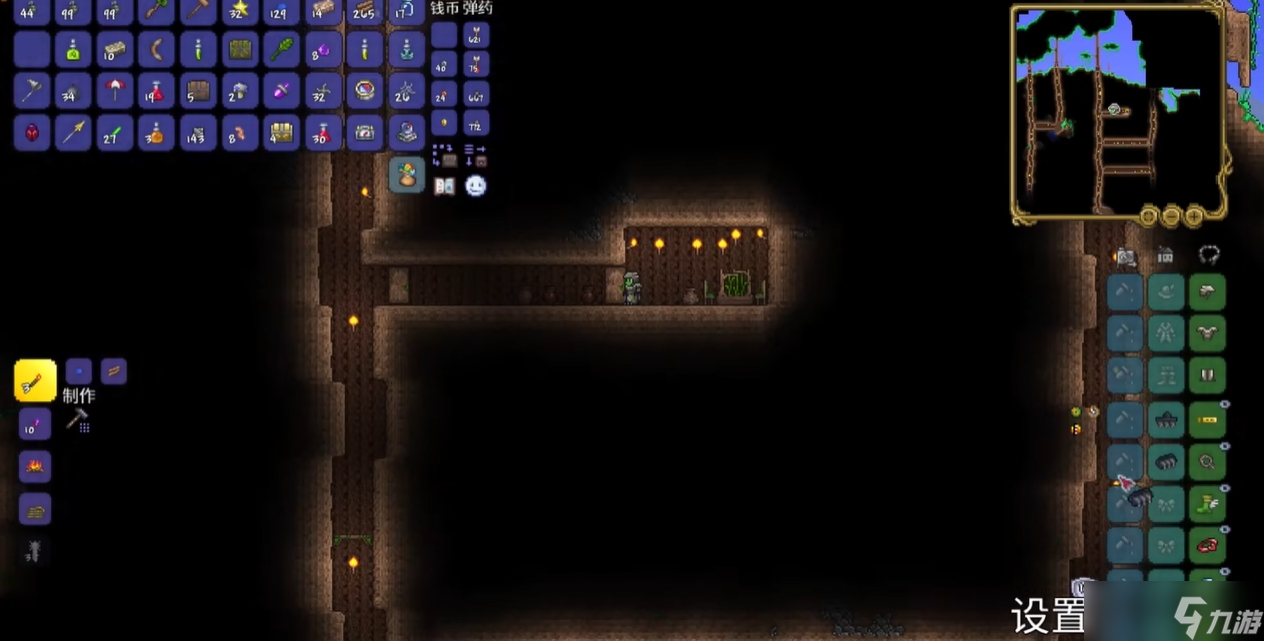The image size is (1264, 641).
Task: Select the compass accessory in inventory
Action: coord(365,90)
